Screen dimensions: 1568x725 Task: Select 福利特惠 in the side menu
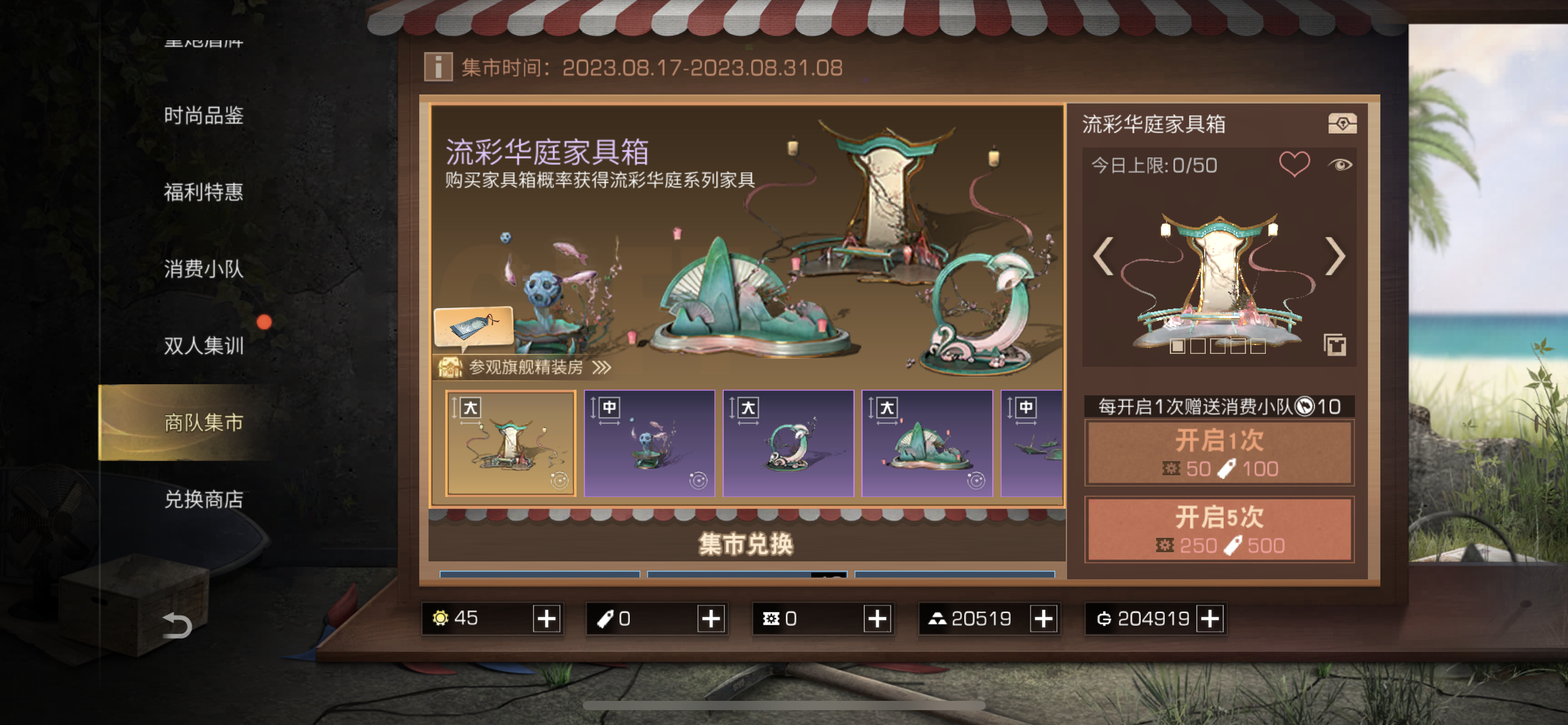(x=203, y=192)
